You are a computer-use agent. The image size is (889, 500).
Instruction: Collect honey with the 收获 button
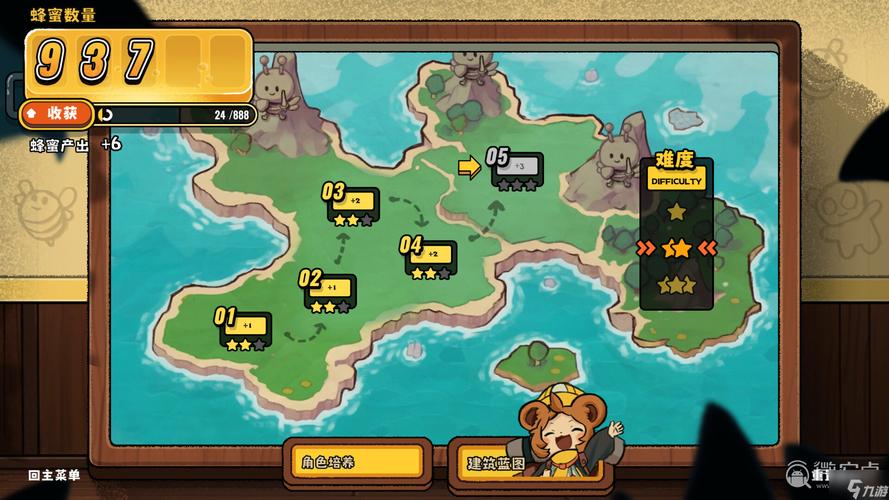point(57,114)
